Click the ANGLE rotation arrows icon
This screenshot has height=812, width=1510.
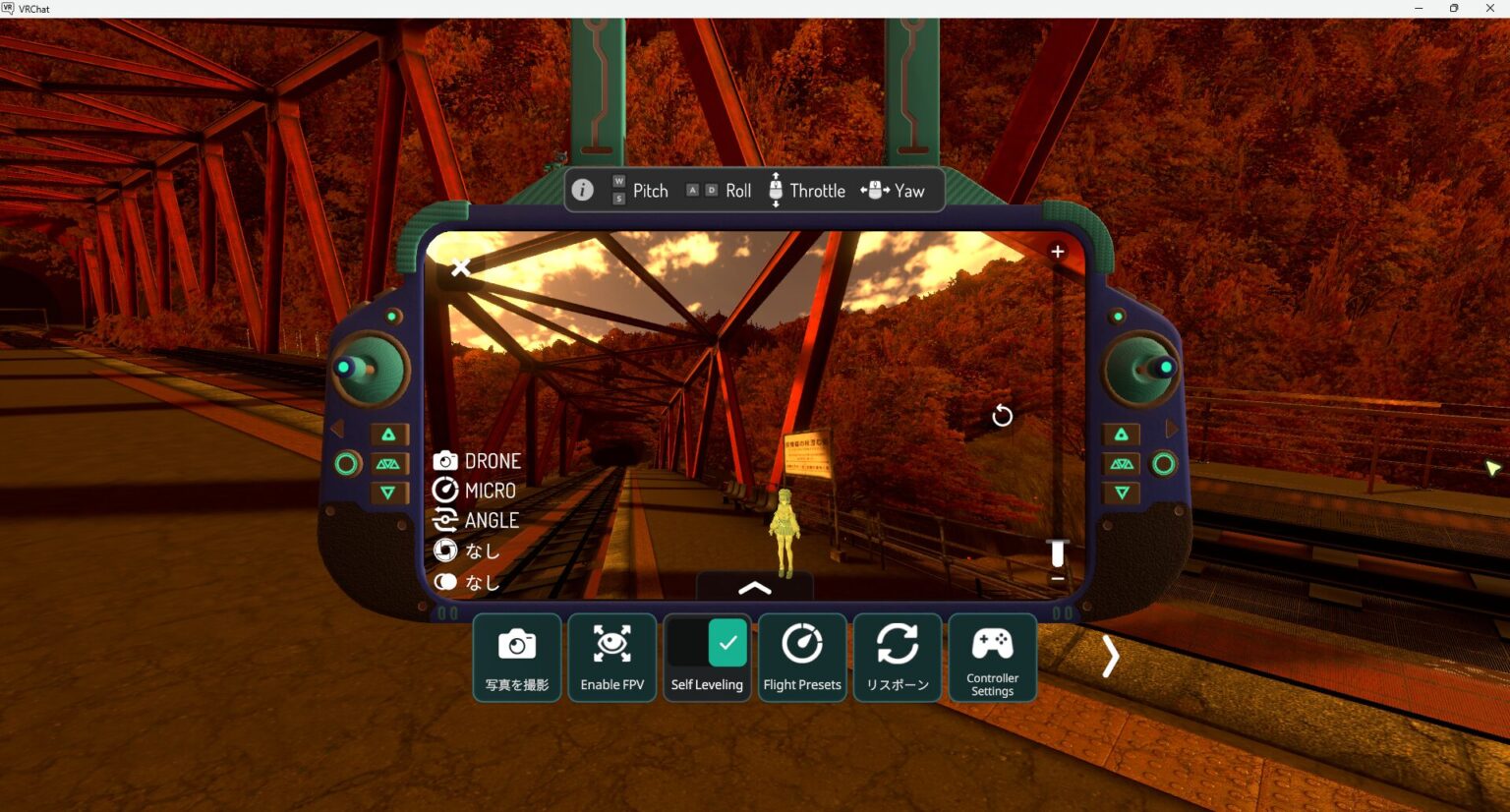(x=447, y=520)
